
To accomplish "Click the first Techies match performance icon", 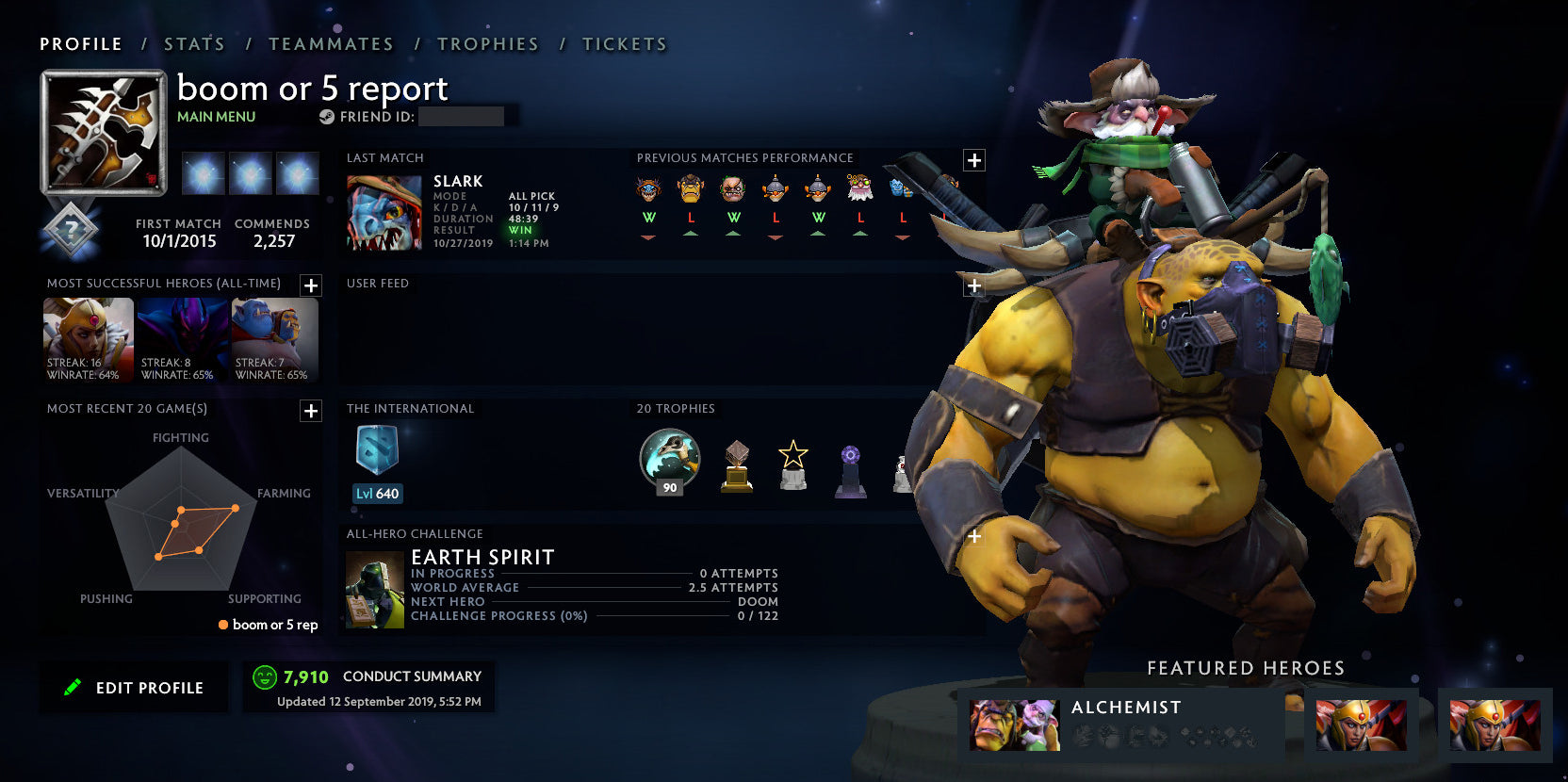I will coord(775,188).
